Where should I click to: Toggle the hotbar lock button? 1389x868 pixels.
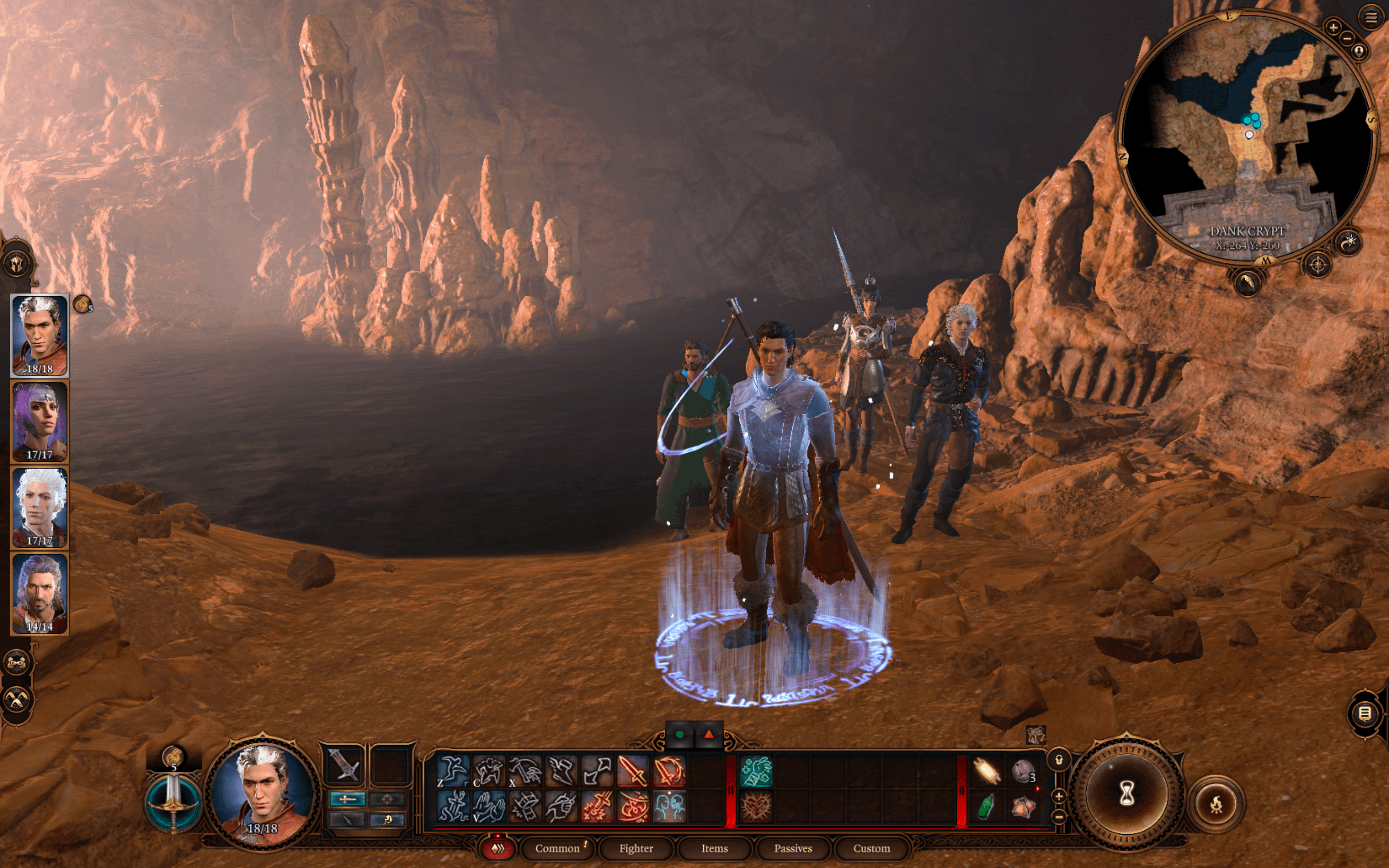pyautogui.click(x=1059, y=760)
